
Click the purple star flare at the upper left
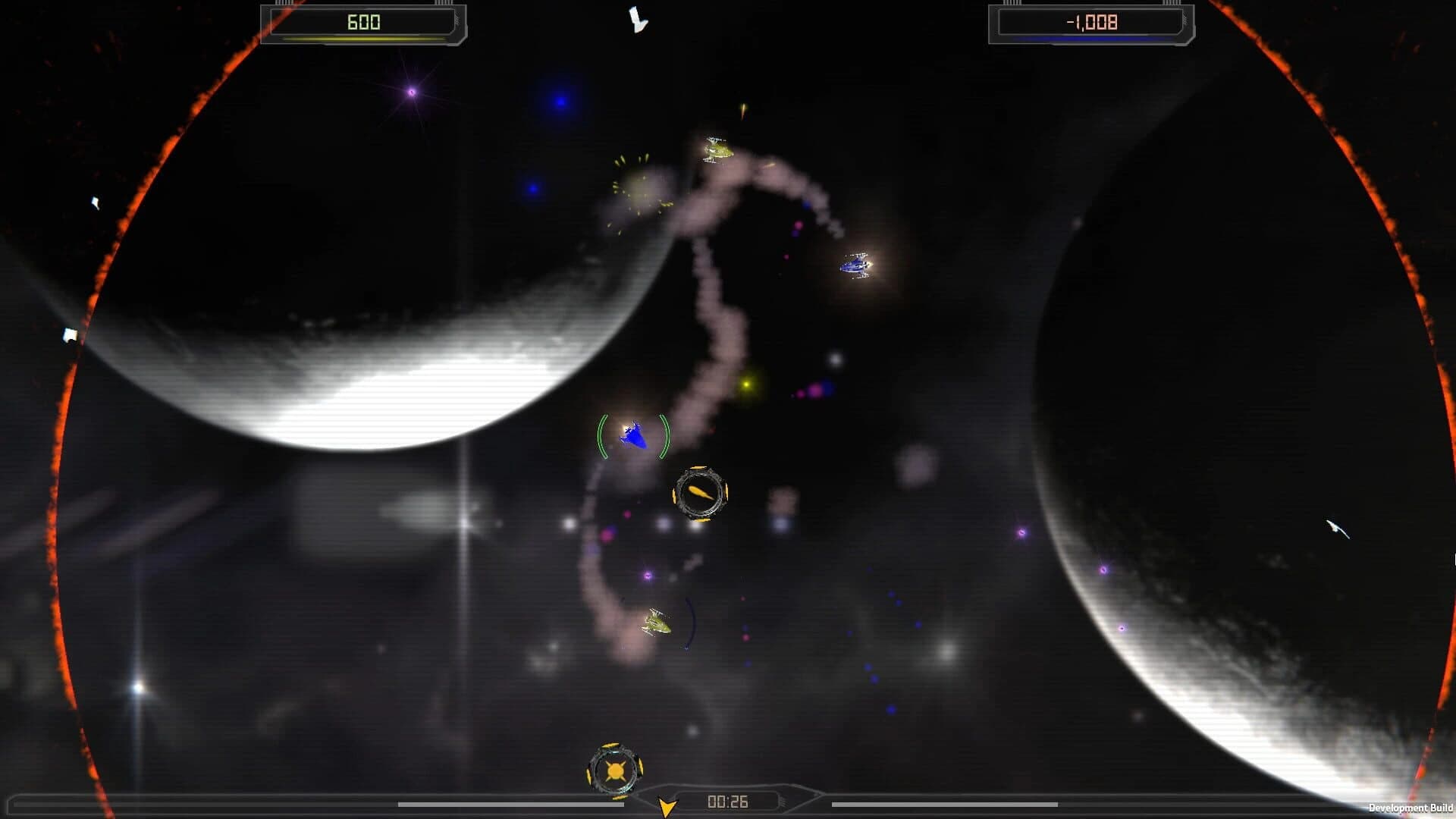click(x=412, y=91)
